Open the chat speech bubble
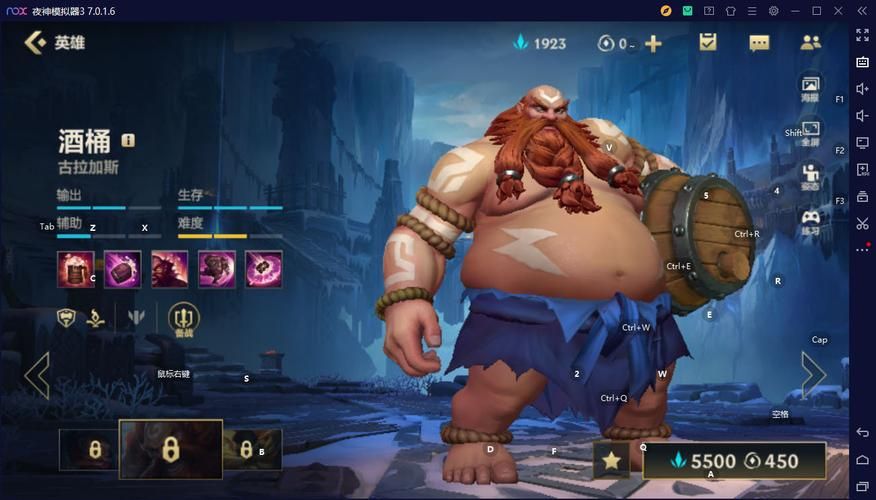Screen dimensions: 876x500 tap(759, 43)
